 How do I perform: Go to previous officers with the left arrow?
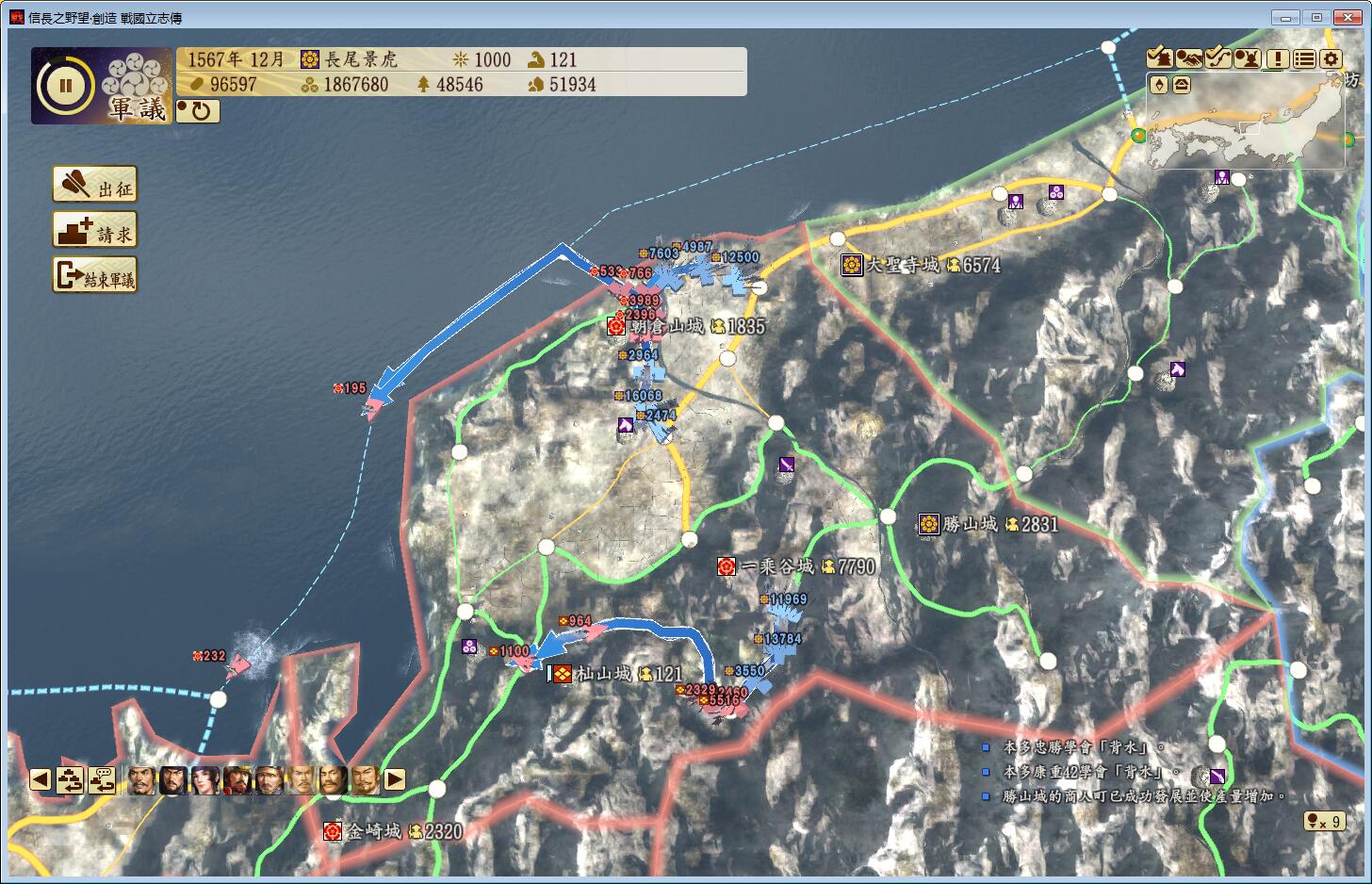tap(40, 779)
